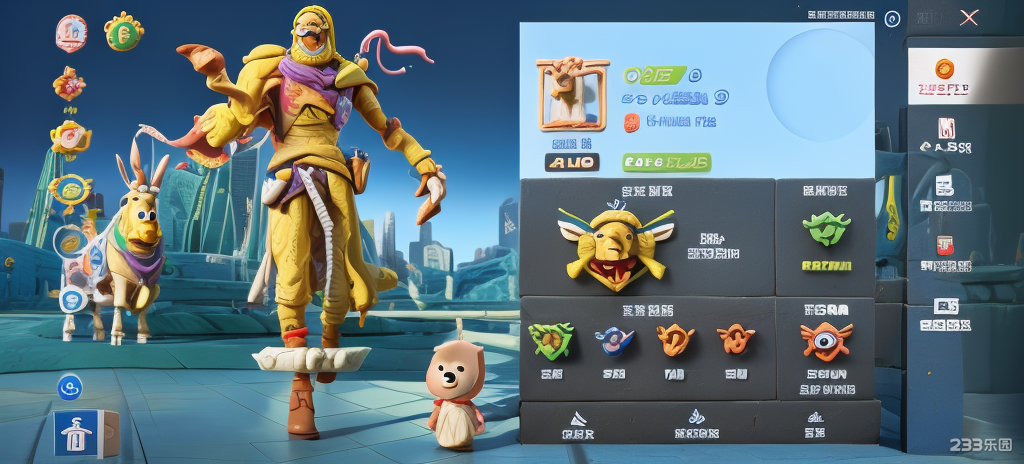Click the green round icon with yellow petals
Screen dimensions: 1024x464
click(124, 32)
